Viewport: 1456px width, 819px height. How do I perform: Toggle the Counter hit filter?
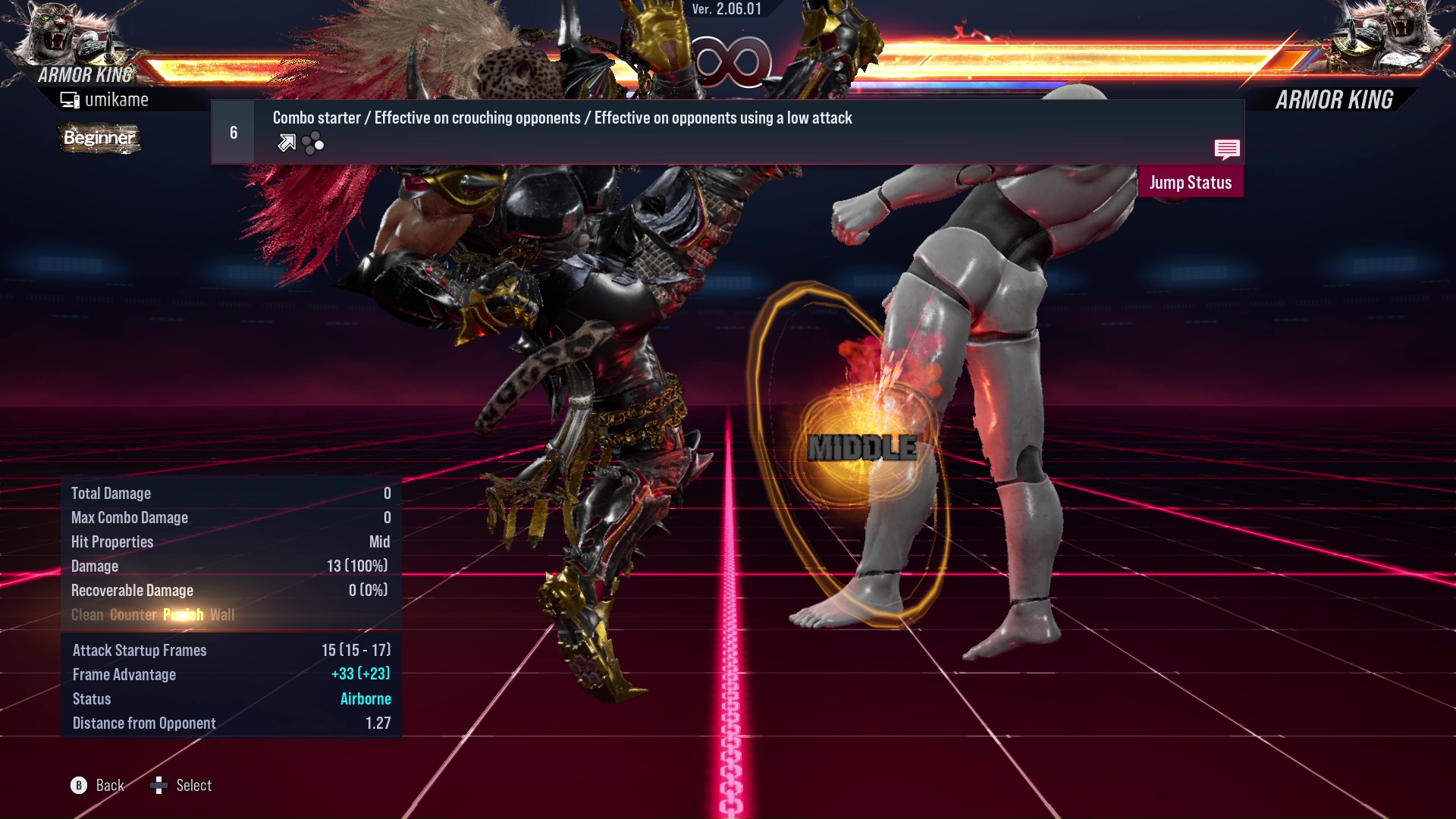(x=132, y=614)
